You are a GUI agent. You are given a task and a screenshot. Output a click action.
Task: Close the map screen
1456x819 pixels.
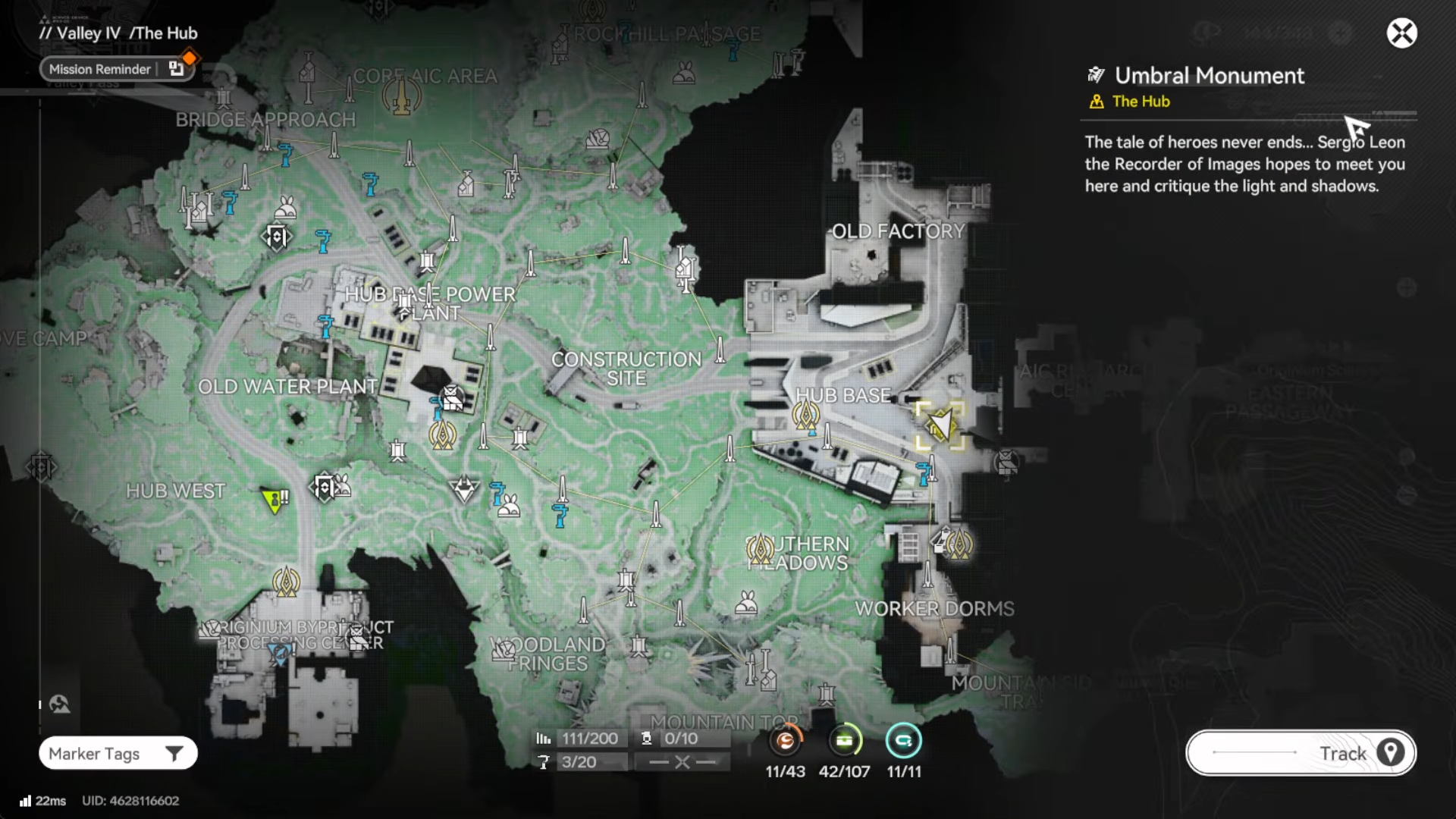pyautogui.click(x=1401, y=33)
